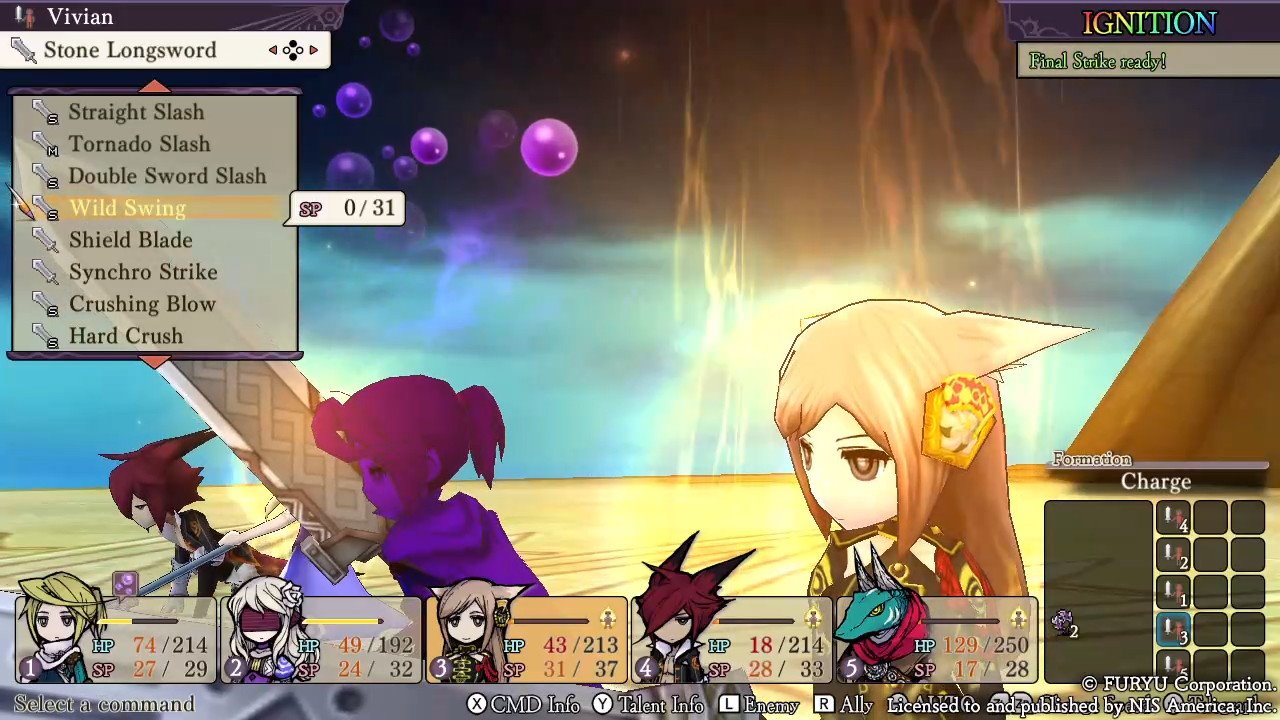Viewport: 1280px width, 720px height.
Task: Select the highlighted Wild Swing skill
Action: (x=128, y=208)
